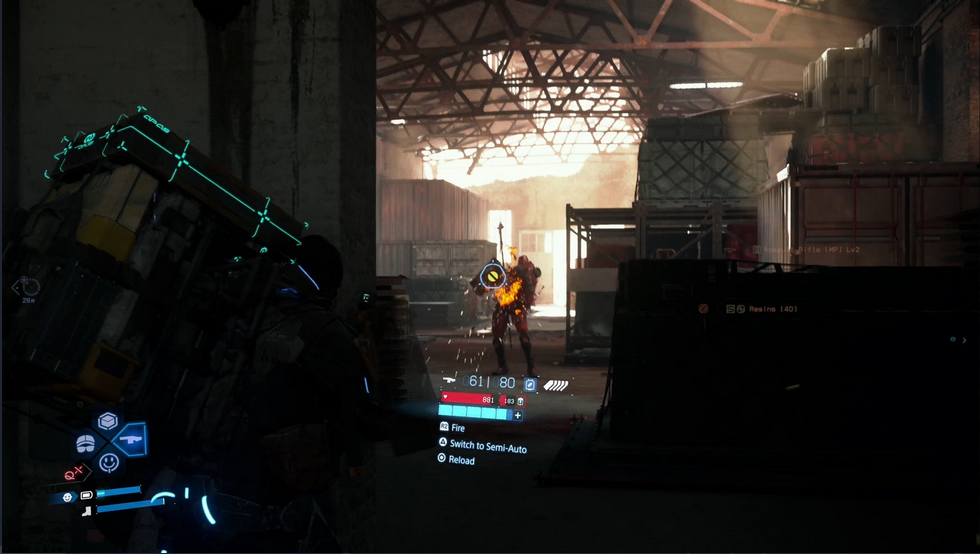
Task: Click the BB pod face icon
Action: (68, 497)
